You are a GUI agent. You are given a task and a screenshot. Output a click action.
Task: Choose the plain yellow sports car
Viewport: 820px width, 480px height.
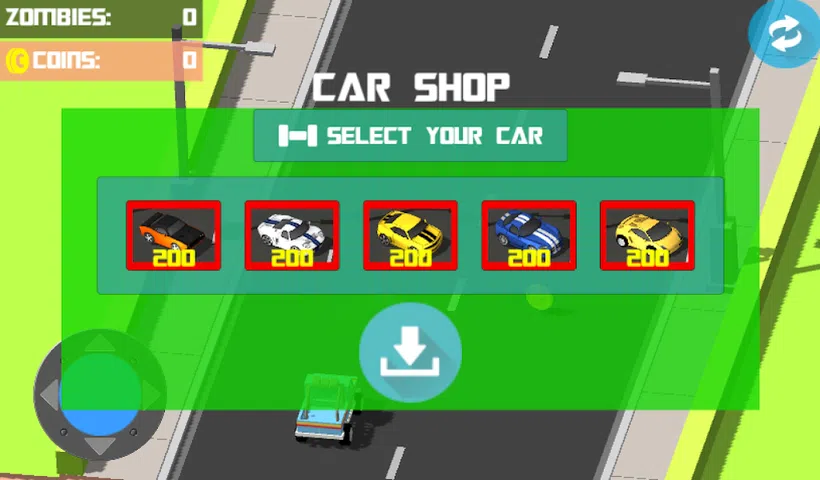tap(647, 235)
